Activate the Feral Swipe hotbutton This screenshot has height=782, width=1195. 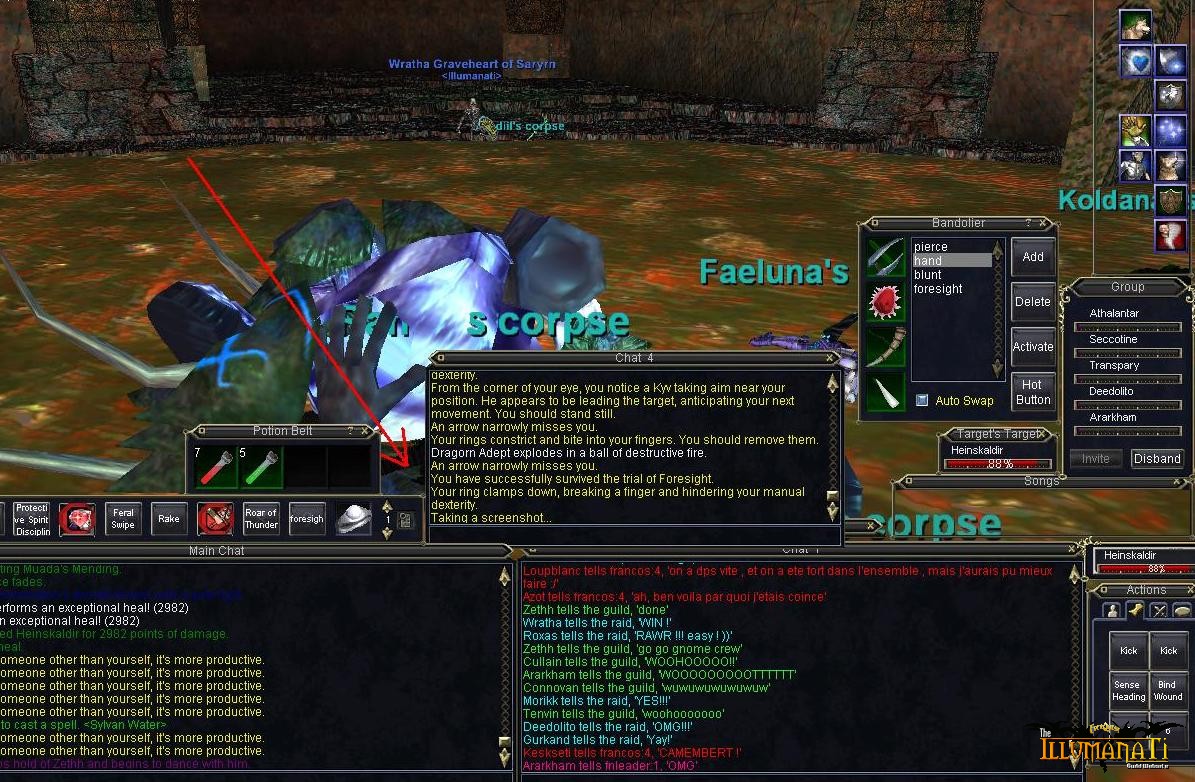point(123,519)
